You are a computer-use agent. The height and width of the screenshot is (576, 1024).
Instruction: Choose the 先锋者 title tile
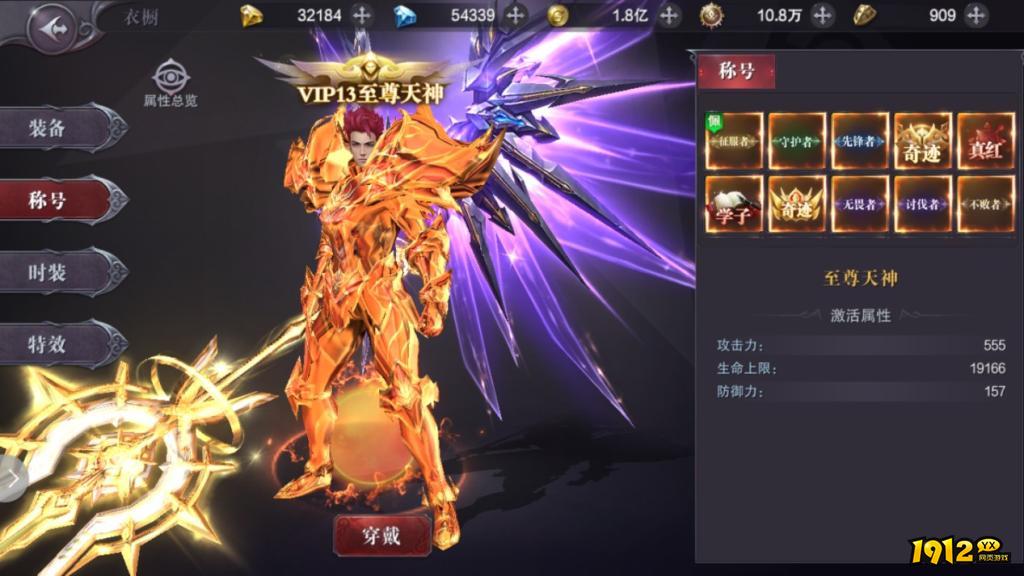[860, 142]
